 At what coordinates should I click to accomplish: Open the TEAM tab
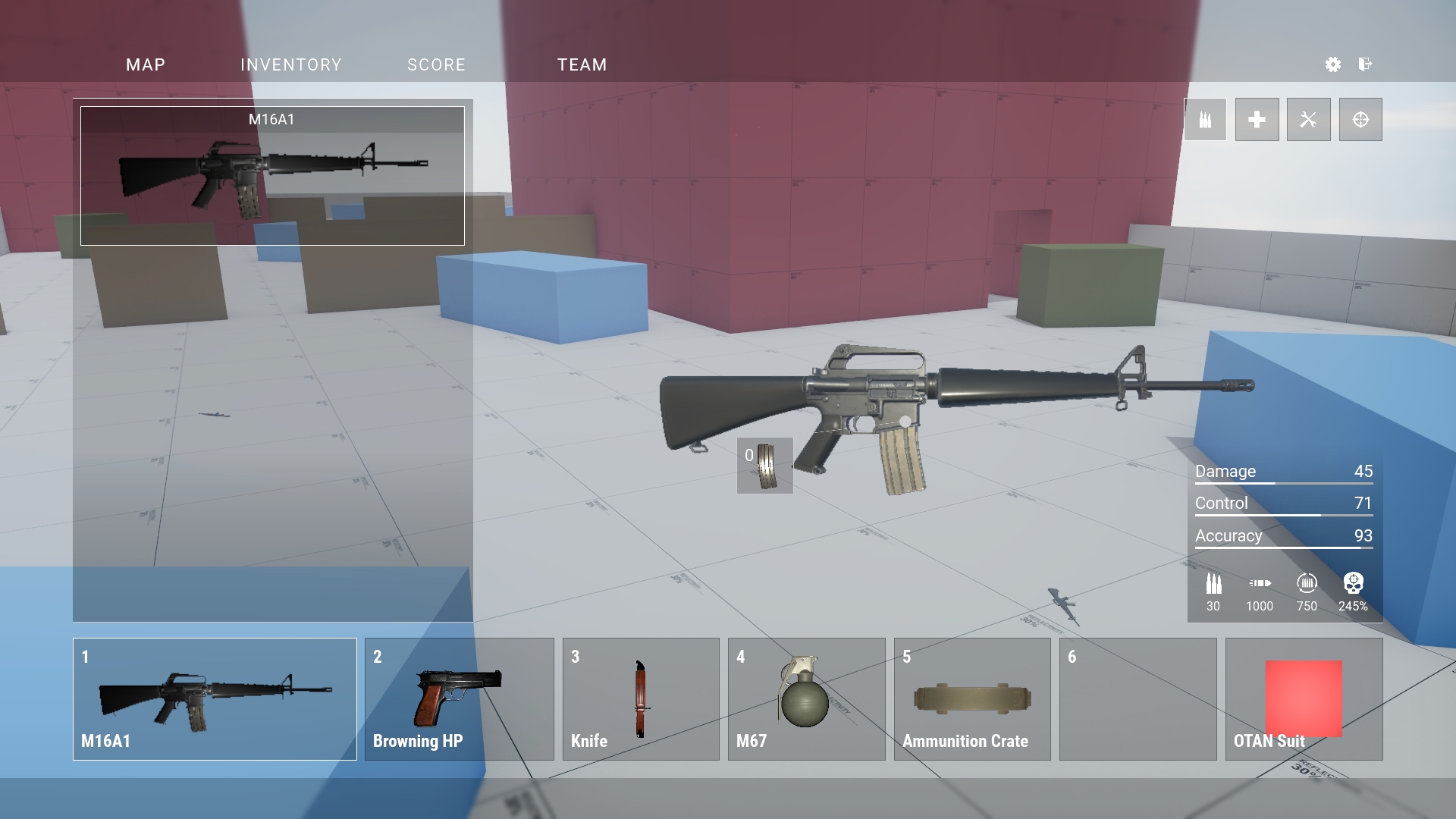(582, 65)
